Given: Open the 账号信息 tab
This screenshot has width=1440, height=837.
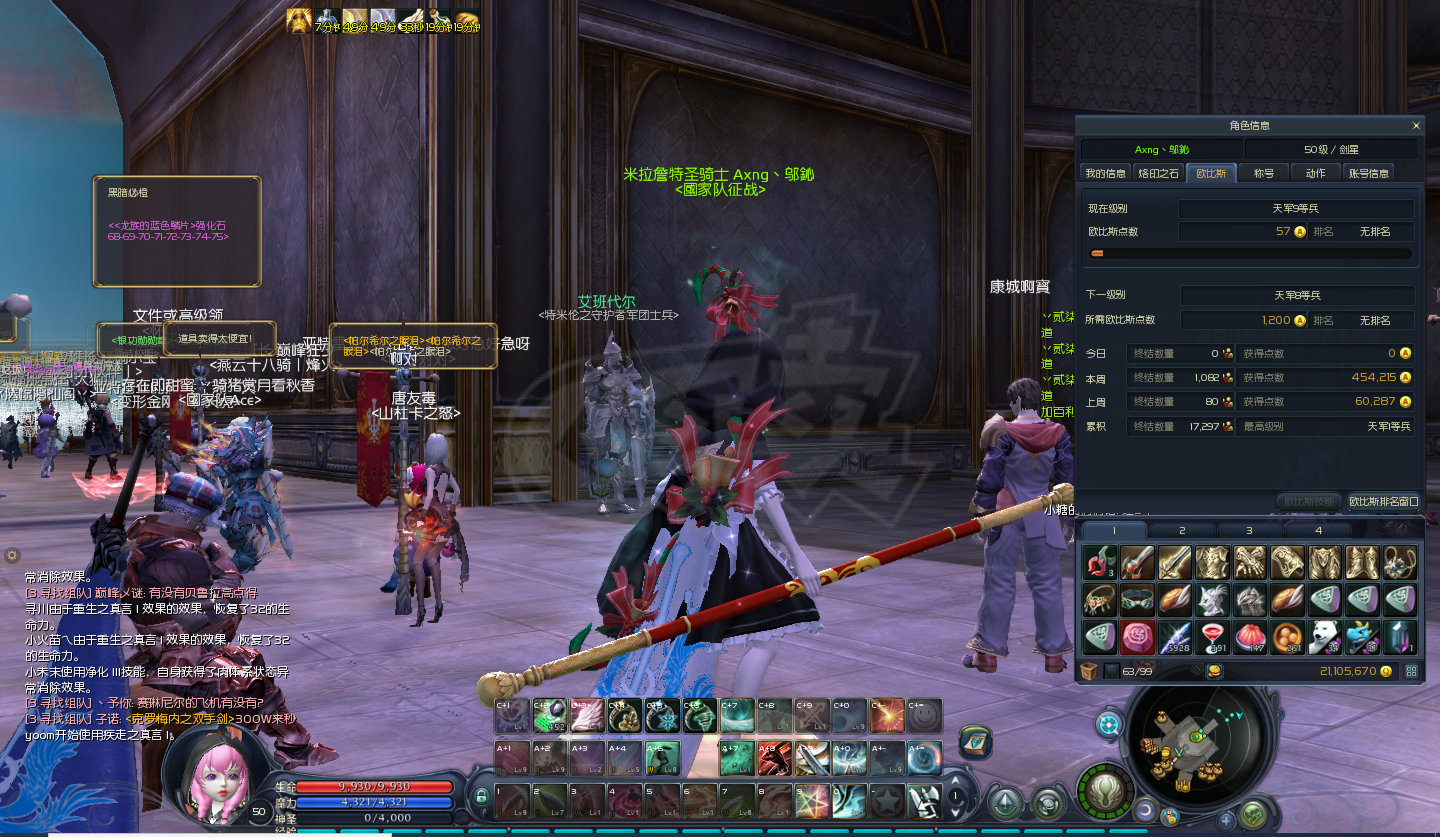Looking at the screenshot, I should (1368, 173).
